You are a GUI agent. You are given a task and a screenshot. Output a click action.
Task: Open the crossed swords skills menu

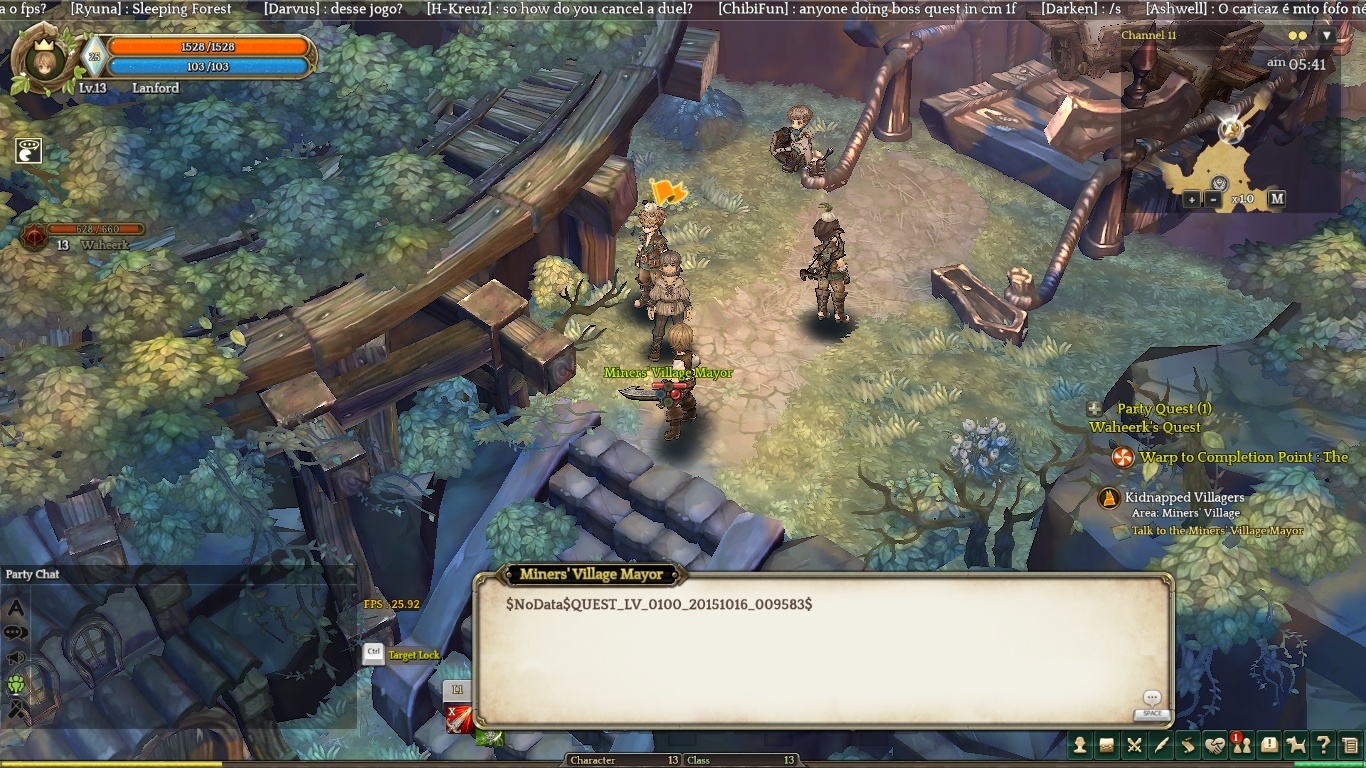1134,745
